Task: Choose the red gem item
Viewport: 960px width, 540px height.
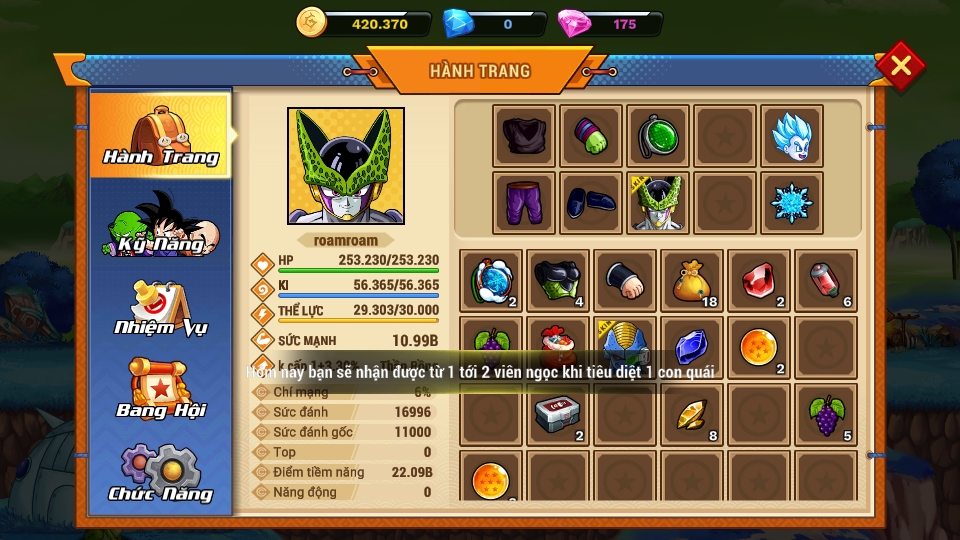Action: click(x=759, y=281)
